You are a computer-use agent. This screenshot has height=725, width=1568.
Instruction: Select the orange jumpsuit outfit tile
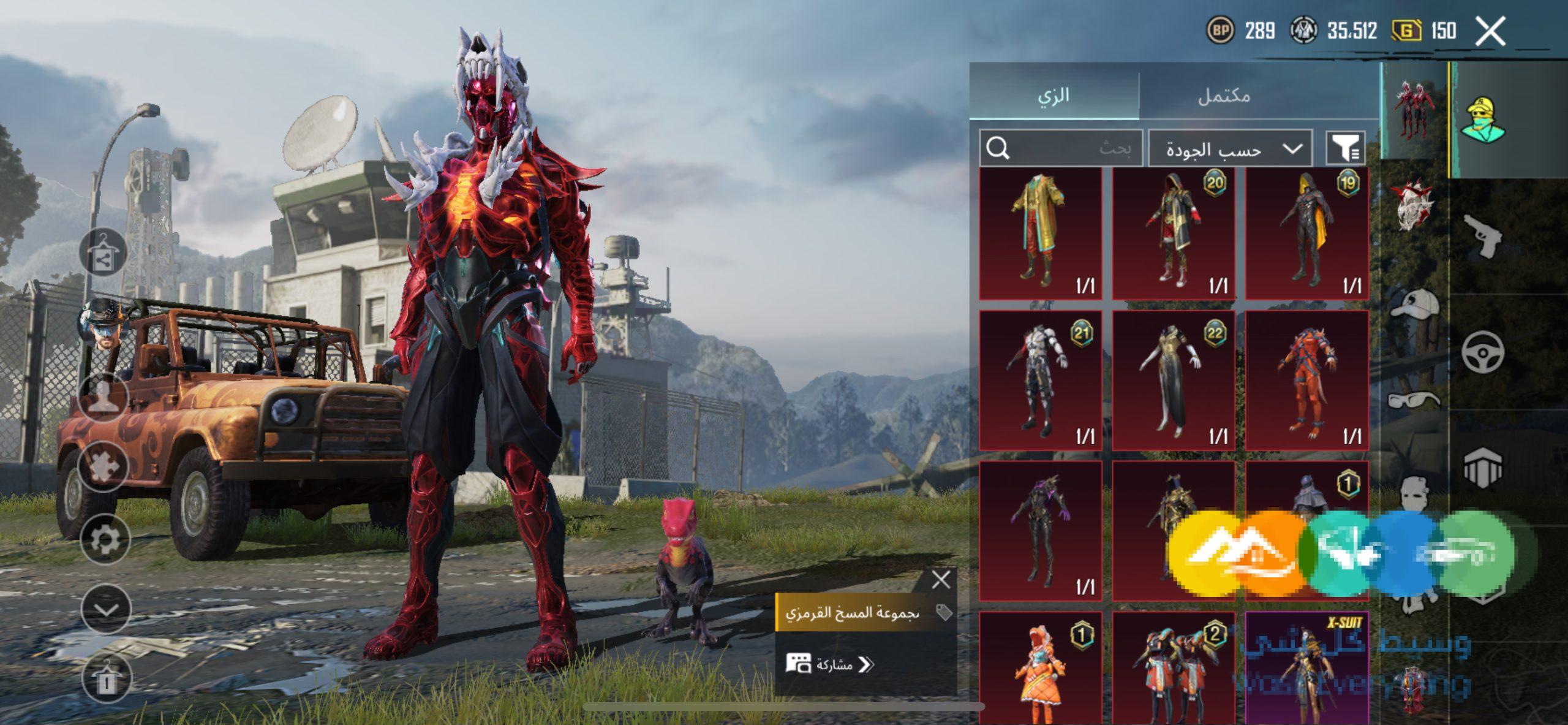(x=1306, y=380)
